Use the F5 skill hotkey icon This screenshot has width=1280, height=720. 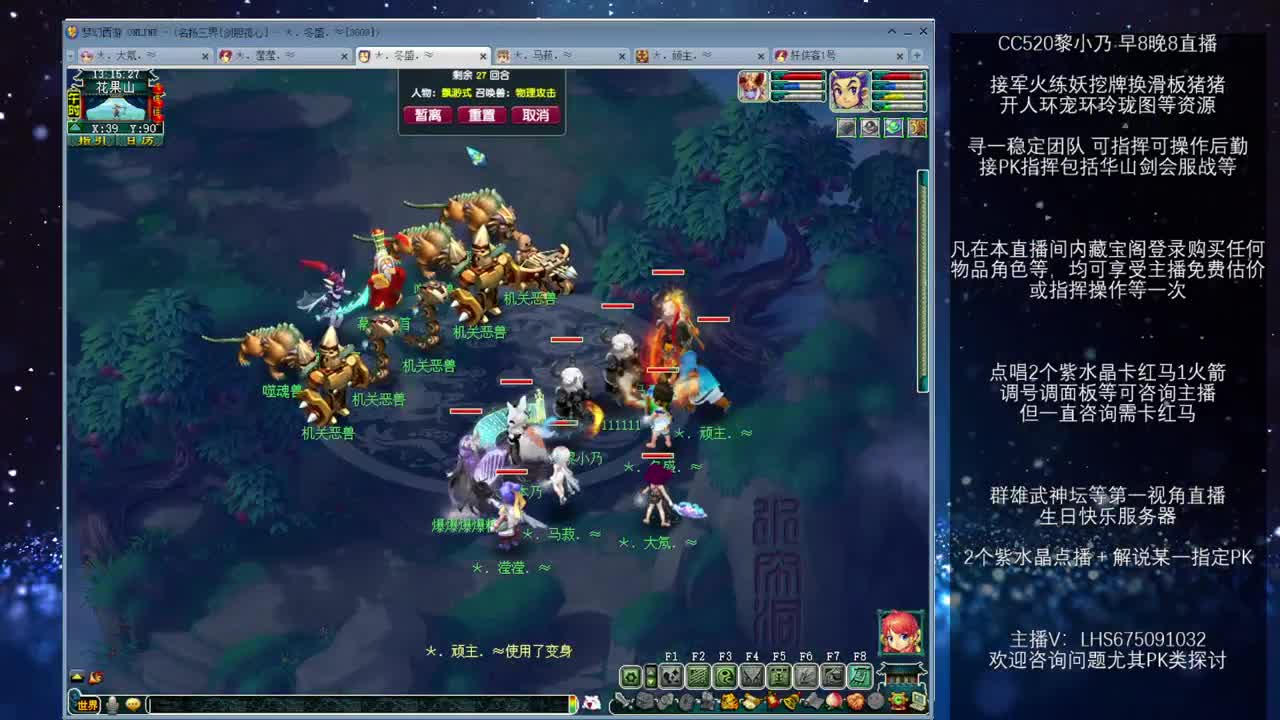(x=780, y=675)
